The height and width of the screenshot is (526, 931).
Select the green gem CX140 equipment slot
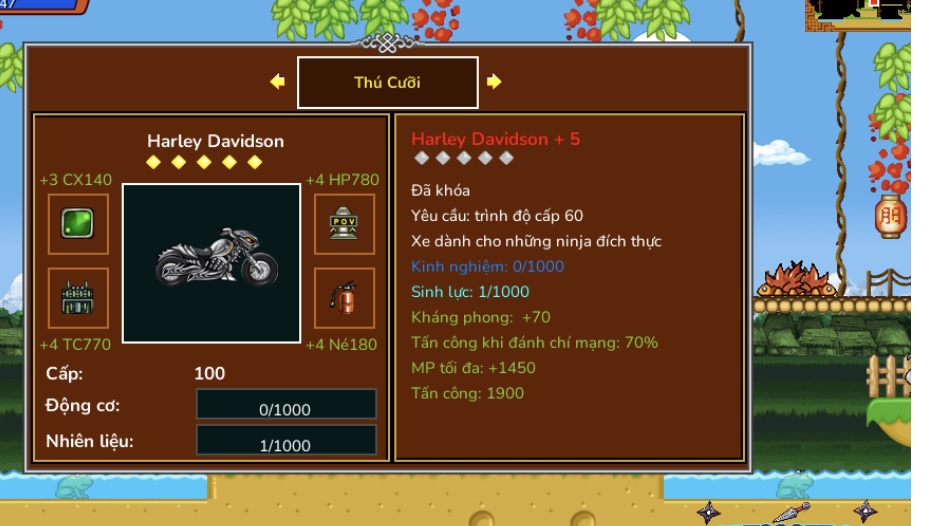coord(78,224)
